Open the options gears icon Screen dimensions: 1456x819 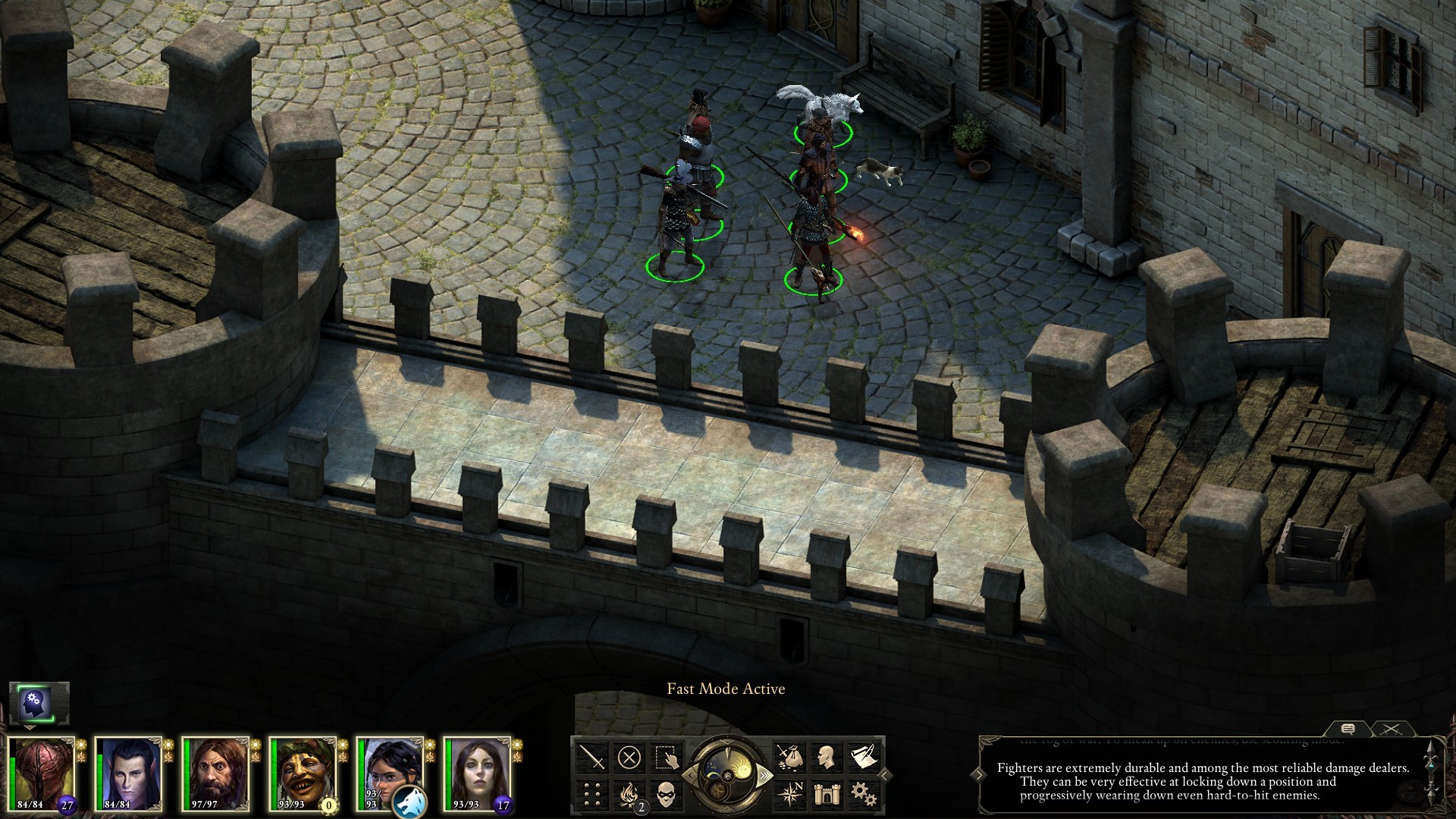862,794
